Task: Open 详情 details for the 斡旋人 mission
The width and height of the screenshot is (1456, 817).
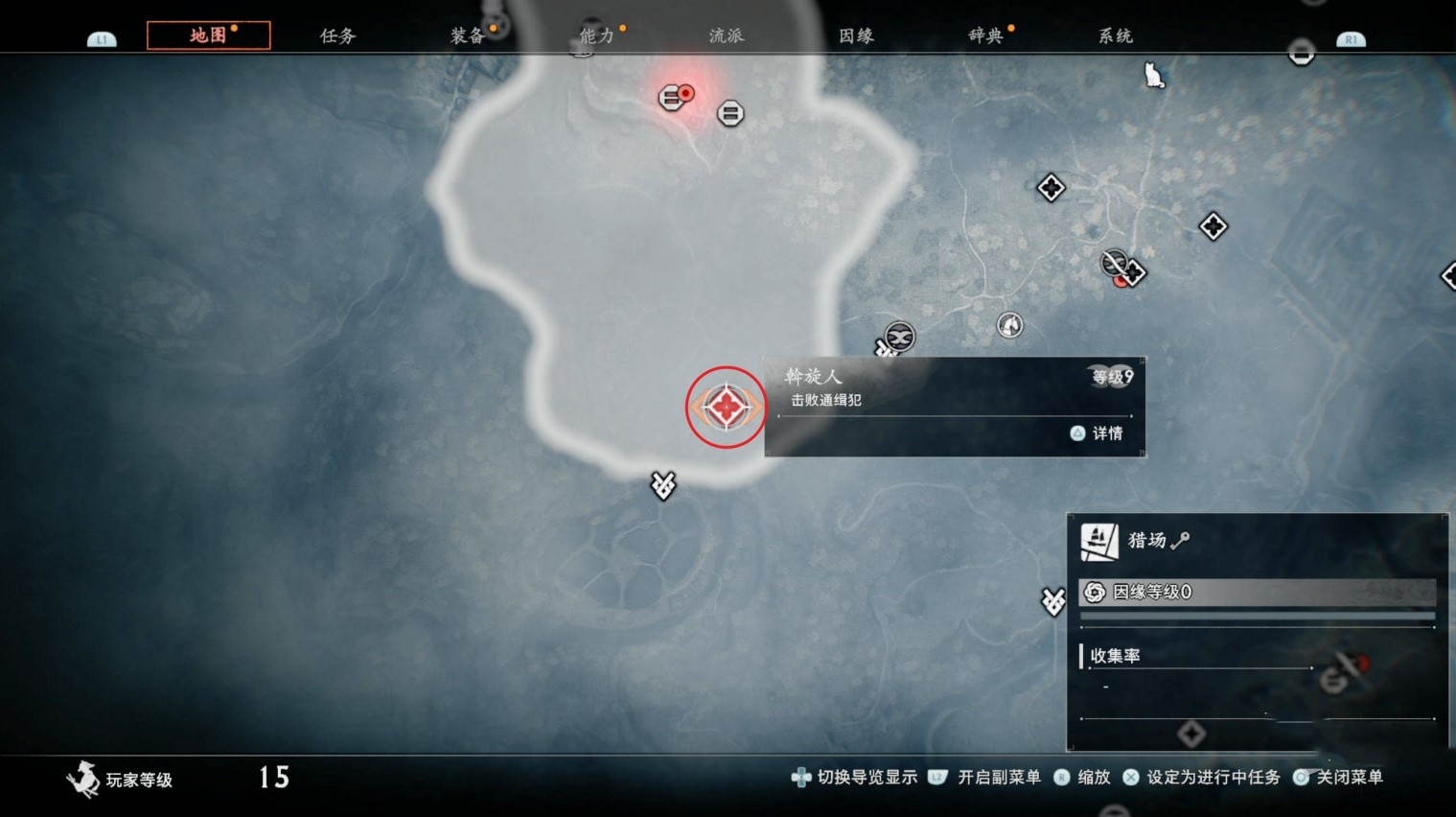Action: 1097,433
